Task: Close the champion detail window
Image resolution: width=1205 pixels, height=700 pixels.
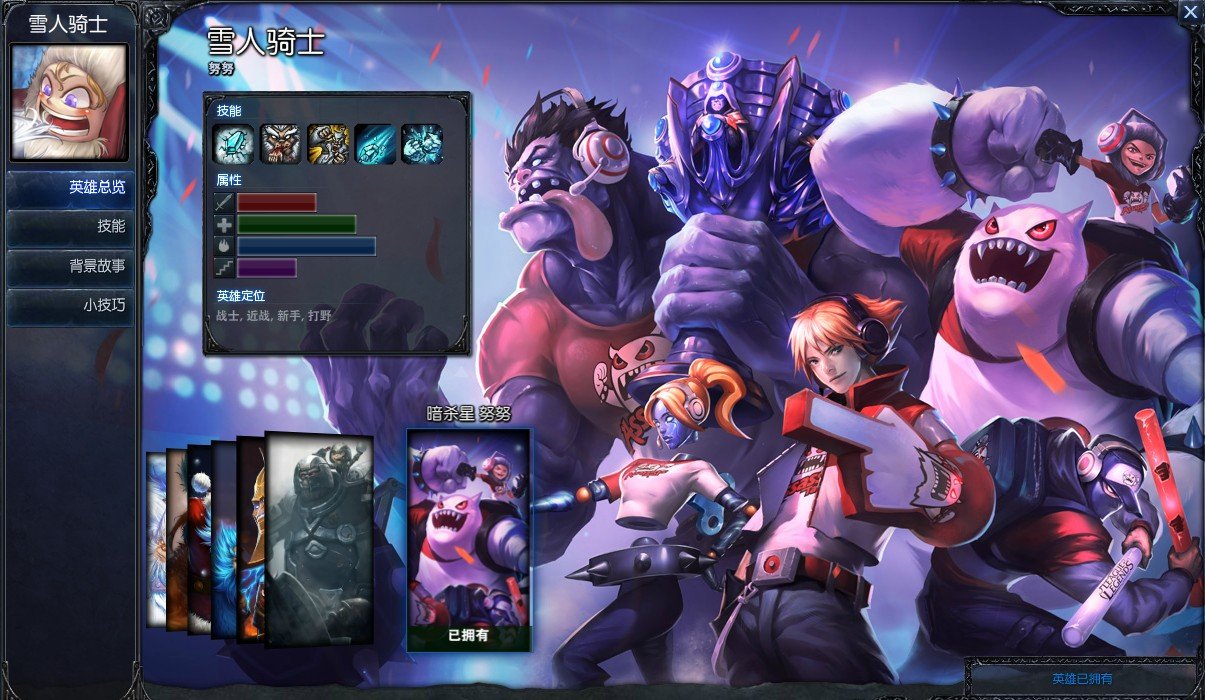Action: 1190,12
